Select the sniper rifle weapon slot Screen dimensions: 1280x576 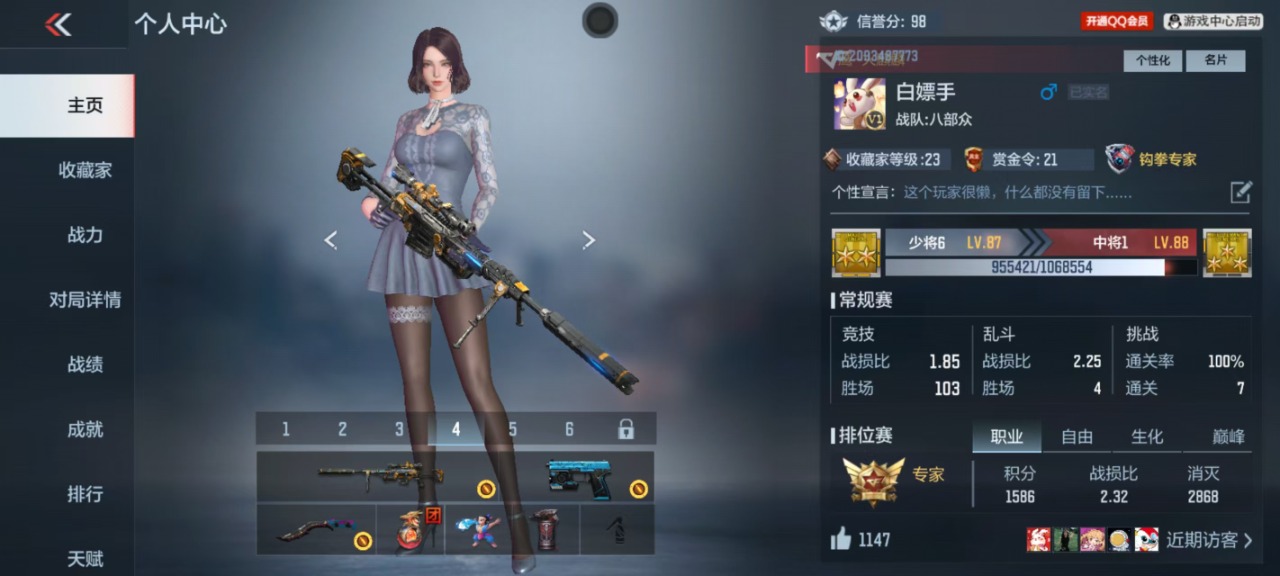coord(382,476)
